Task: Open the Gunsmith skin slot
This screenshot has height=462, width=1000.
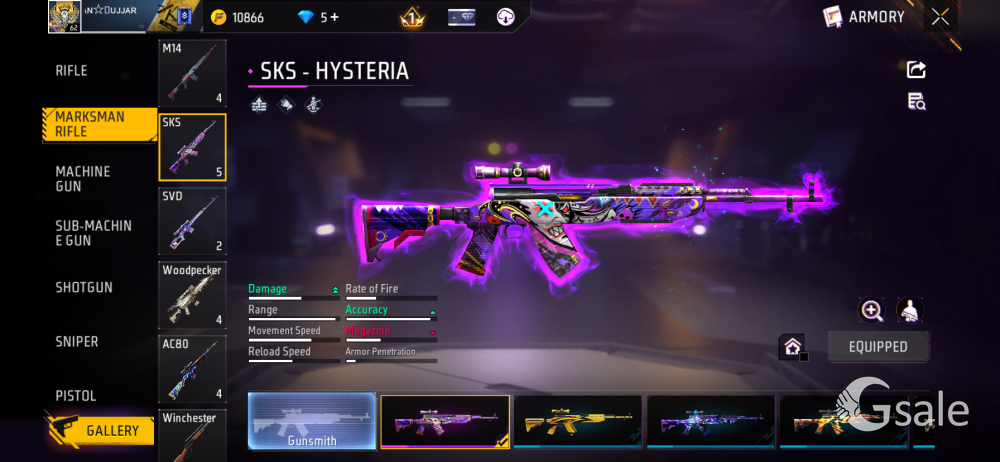Action: (312, 421)
